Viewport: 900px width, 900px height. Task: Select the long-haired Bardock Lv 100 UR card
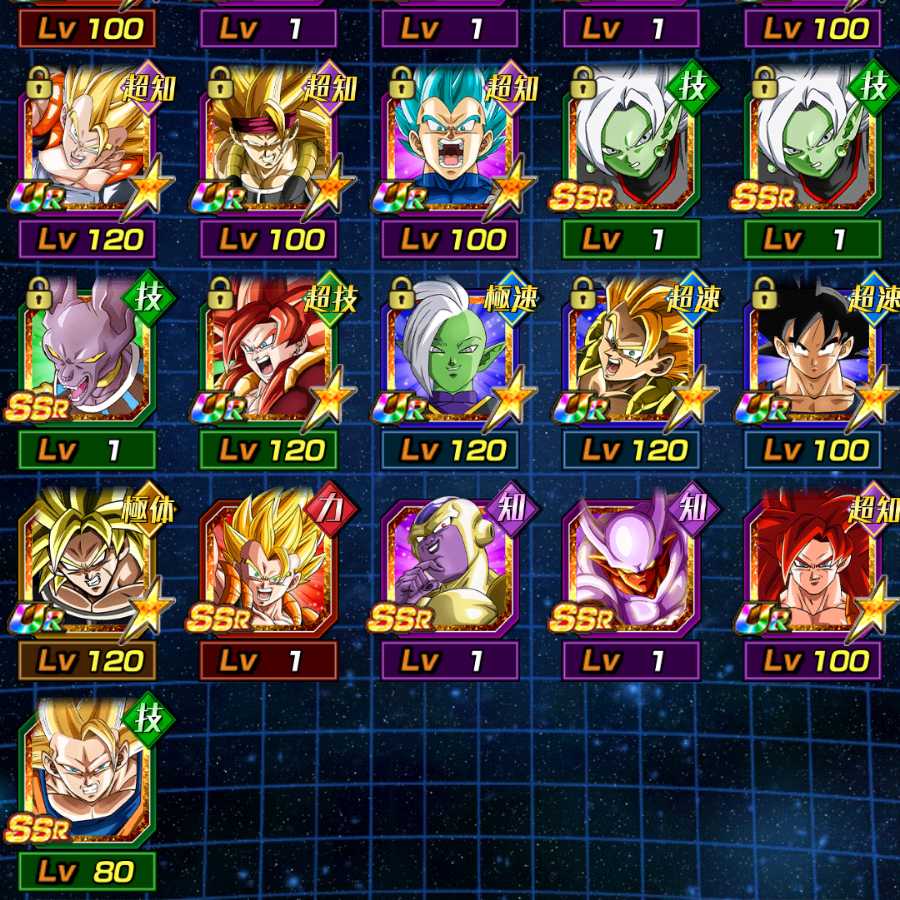coord(268,142)
